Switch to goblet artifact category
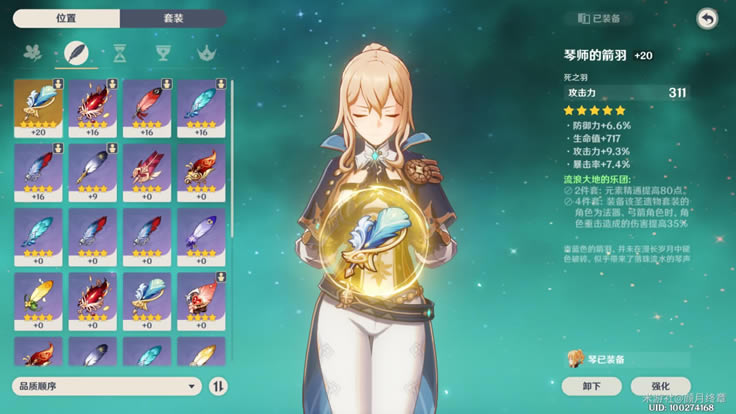This screenshot has width=736, height=414. click(x=163, y=52)
